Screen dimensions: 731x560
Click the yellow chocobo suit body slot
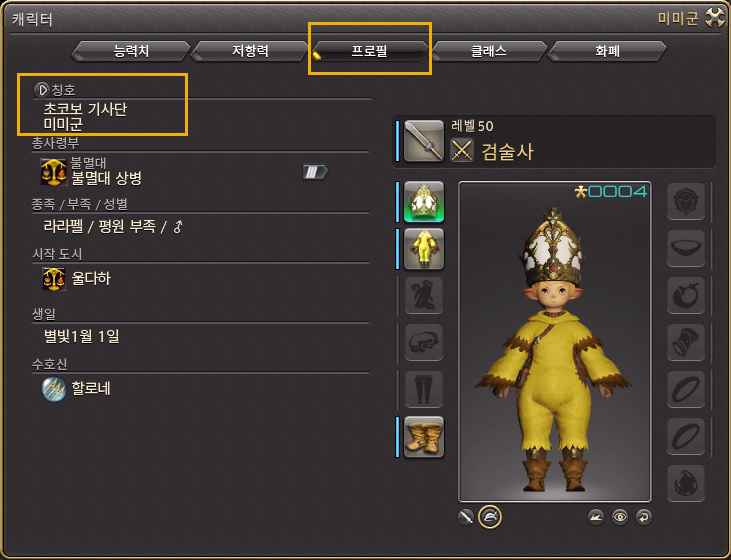point(424,248)
